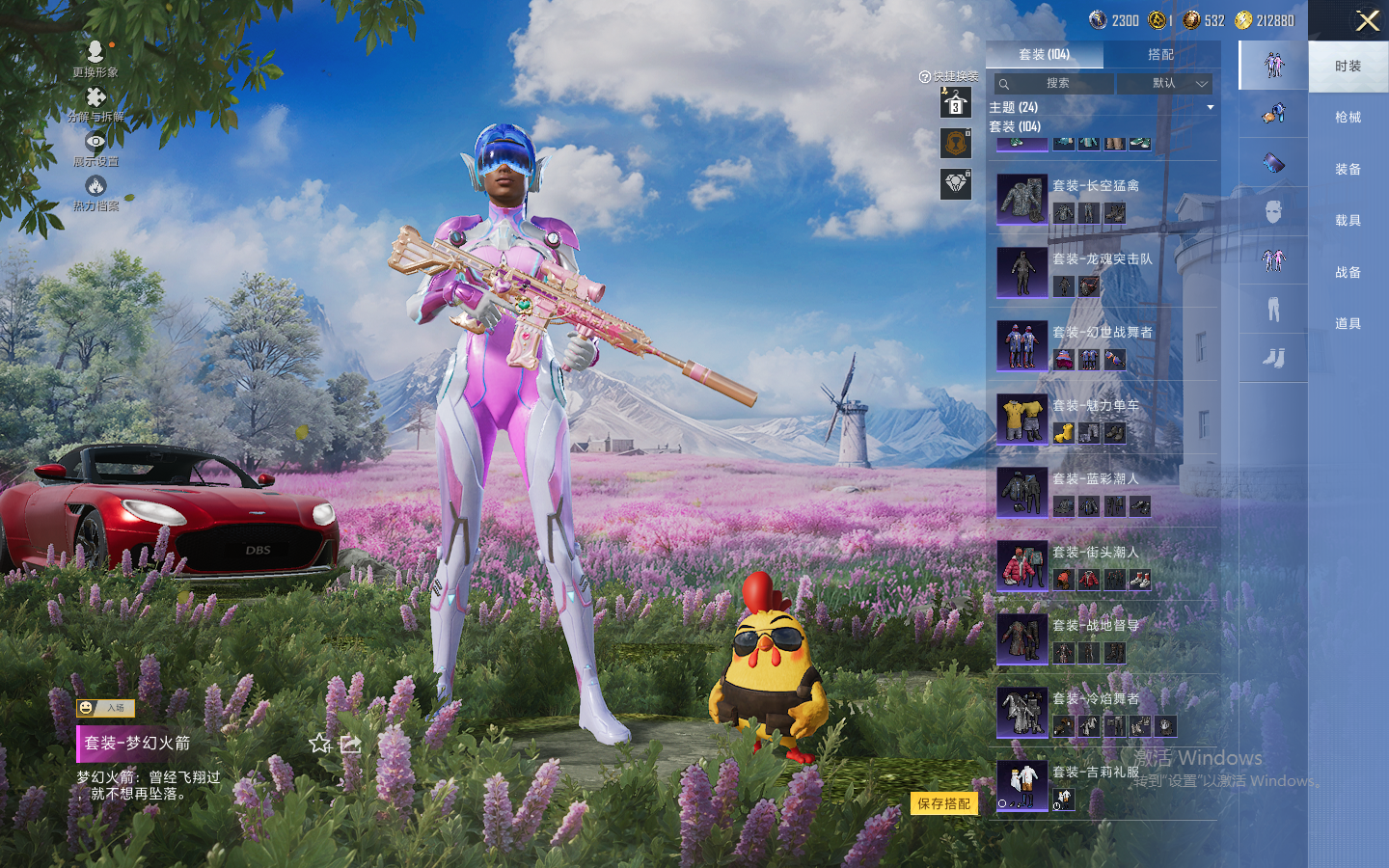Screen dimensions: 1389x868
Task: Favorite the outfit with the star icon
Action: point(320,744)
